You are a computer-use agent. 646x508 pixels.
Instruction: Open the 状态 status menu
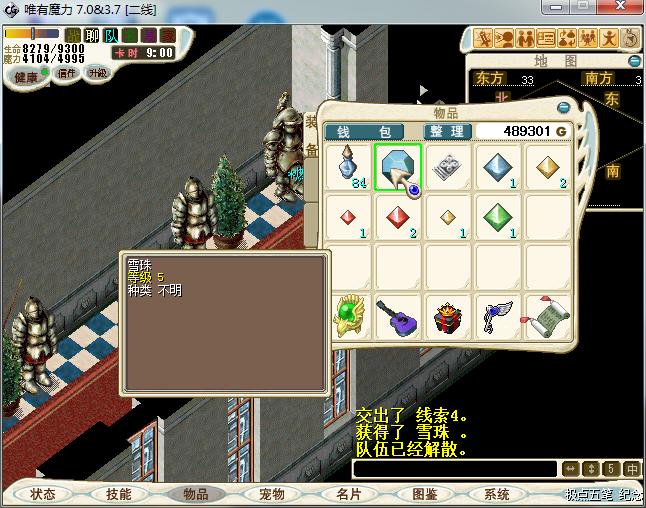tap(42, 494)
